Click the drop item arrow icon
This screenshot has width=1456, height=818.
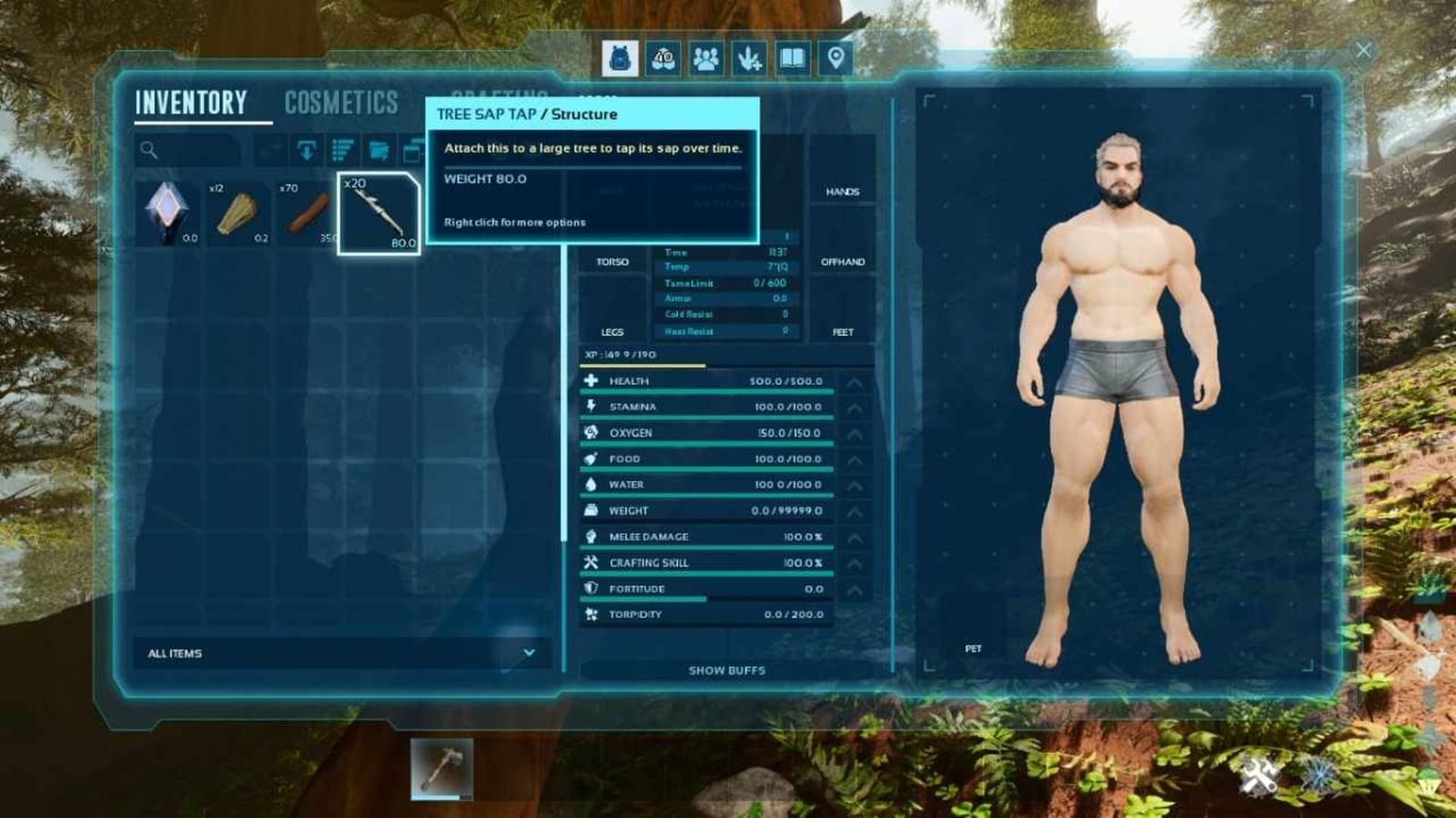307,150
